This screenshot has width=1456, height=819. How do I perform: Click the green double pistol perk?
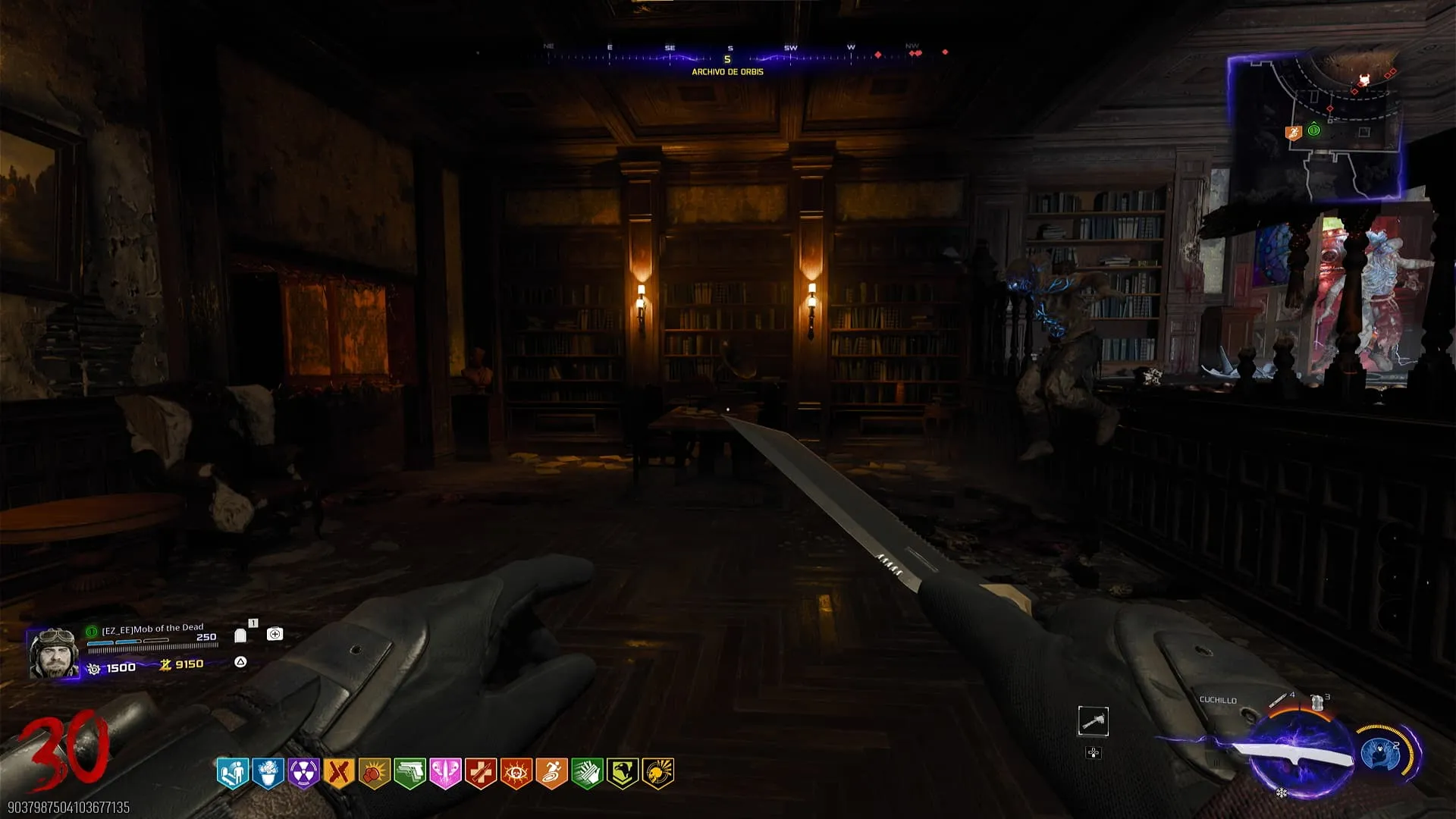(x=409, y=773)
